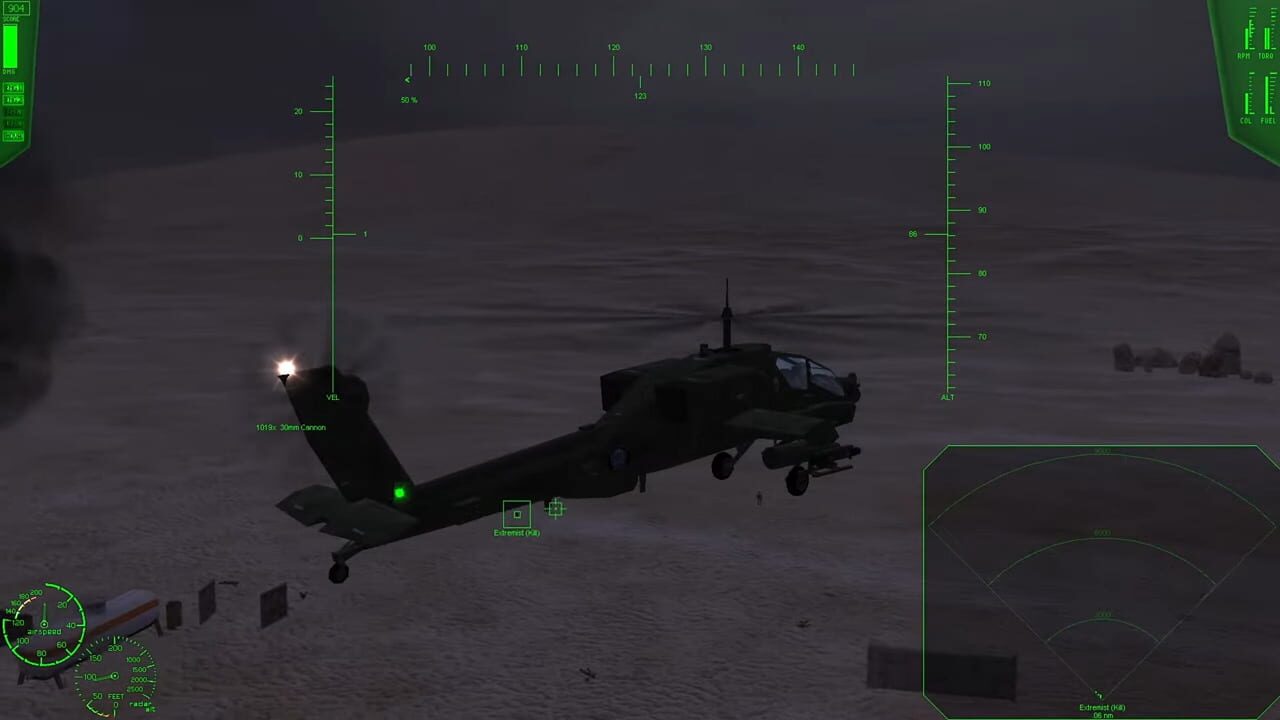Open the VEL indicator on pitch ladder
Image resolution: width=1280 pixels, height=720 pixels.
point(332,397)
